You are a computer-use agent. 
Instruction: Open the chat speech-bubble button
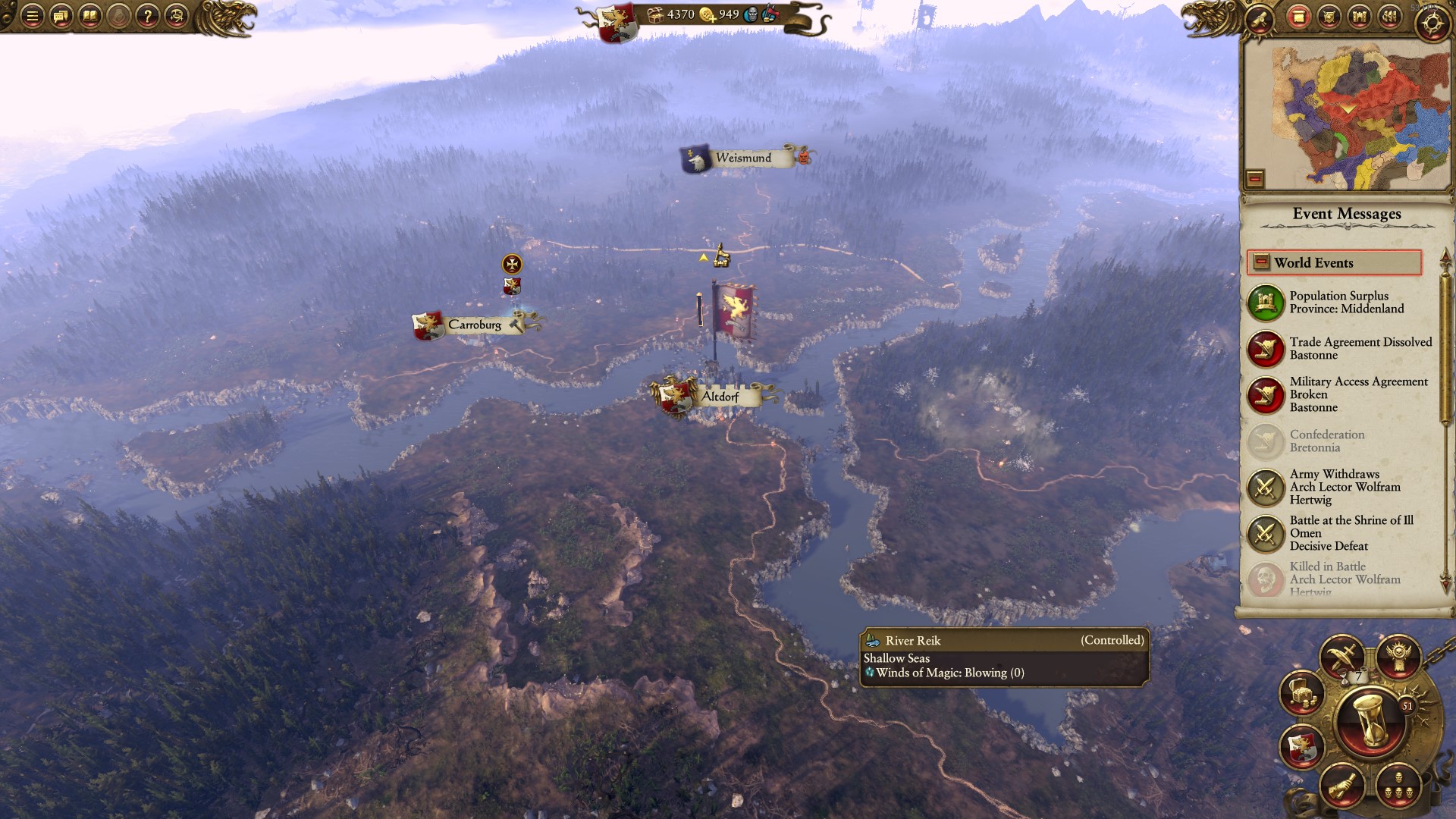click(x=61, y=16)
